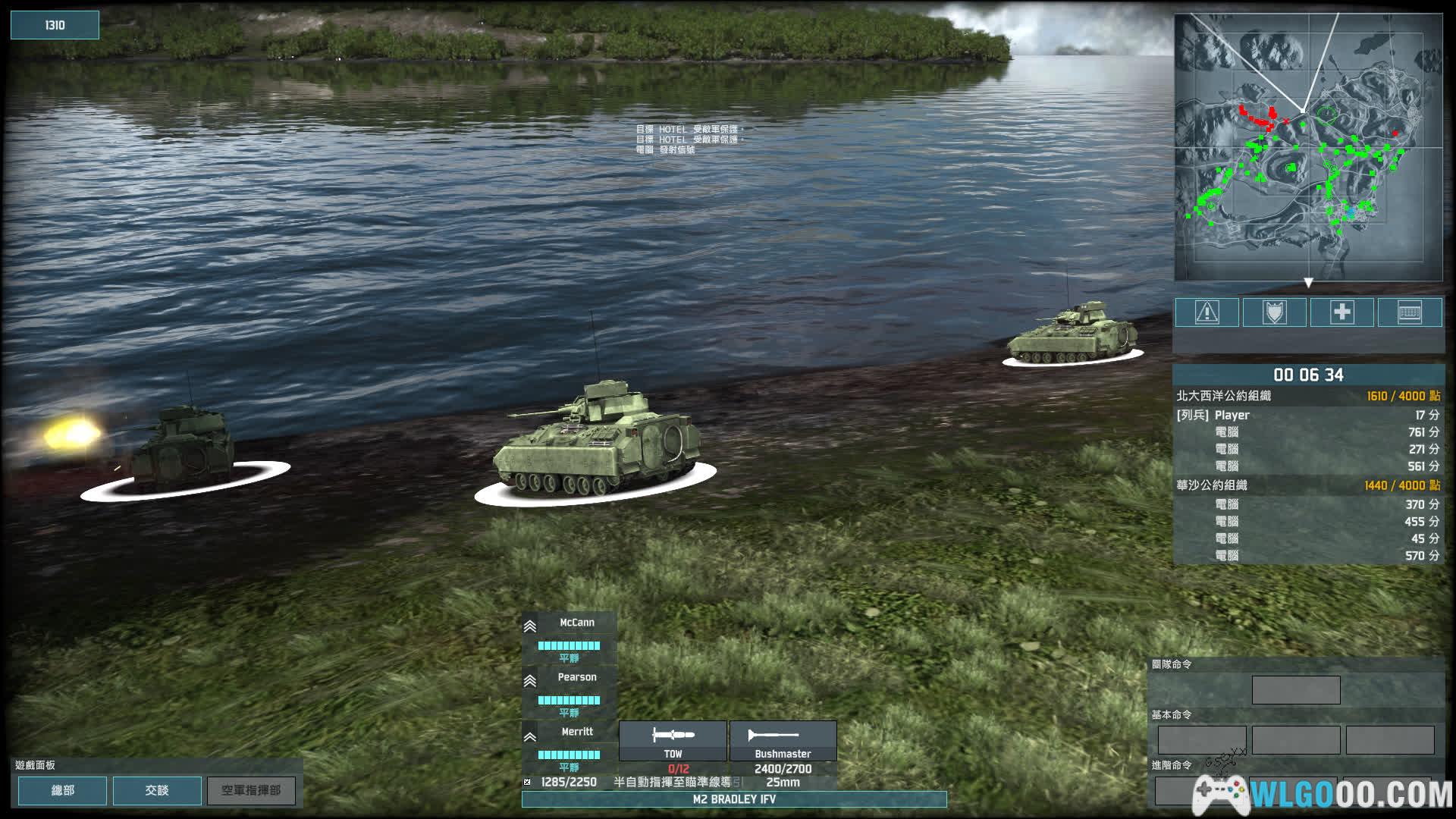Select the distant Bradley on the shoreline

tap(1072, 336)
